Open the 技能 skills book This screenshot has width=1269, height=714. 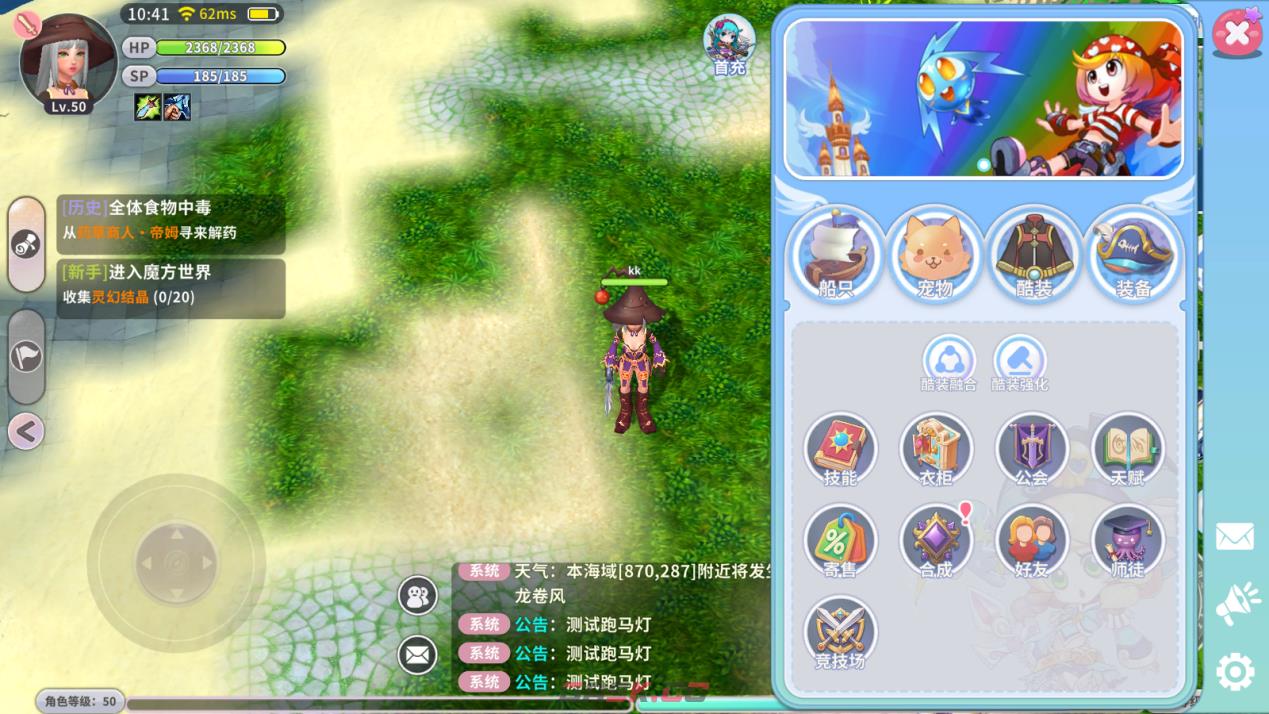click(840, 449)
